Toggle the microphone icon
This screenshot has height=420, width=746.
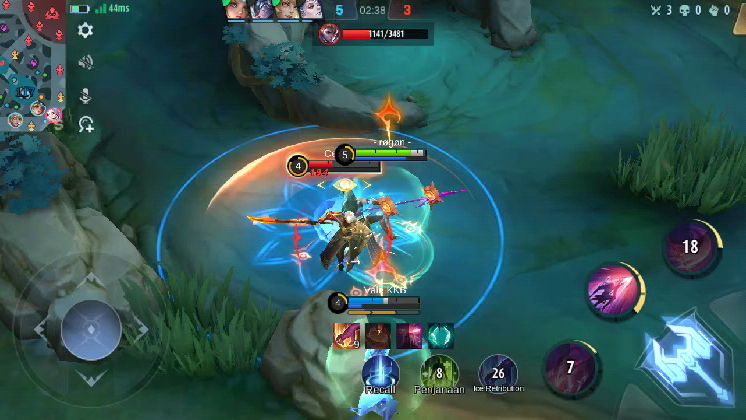pos(86,95)
